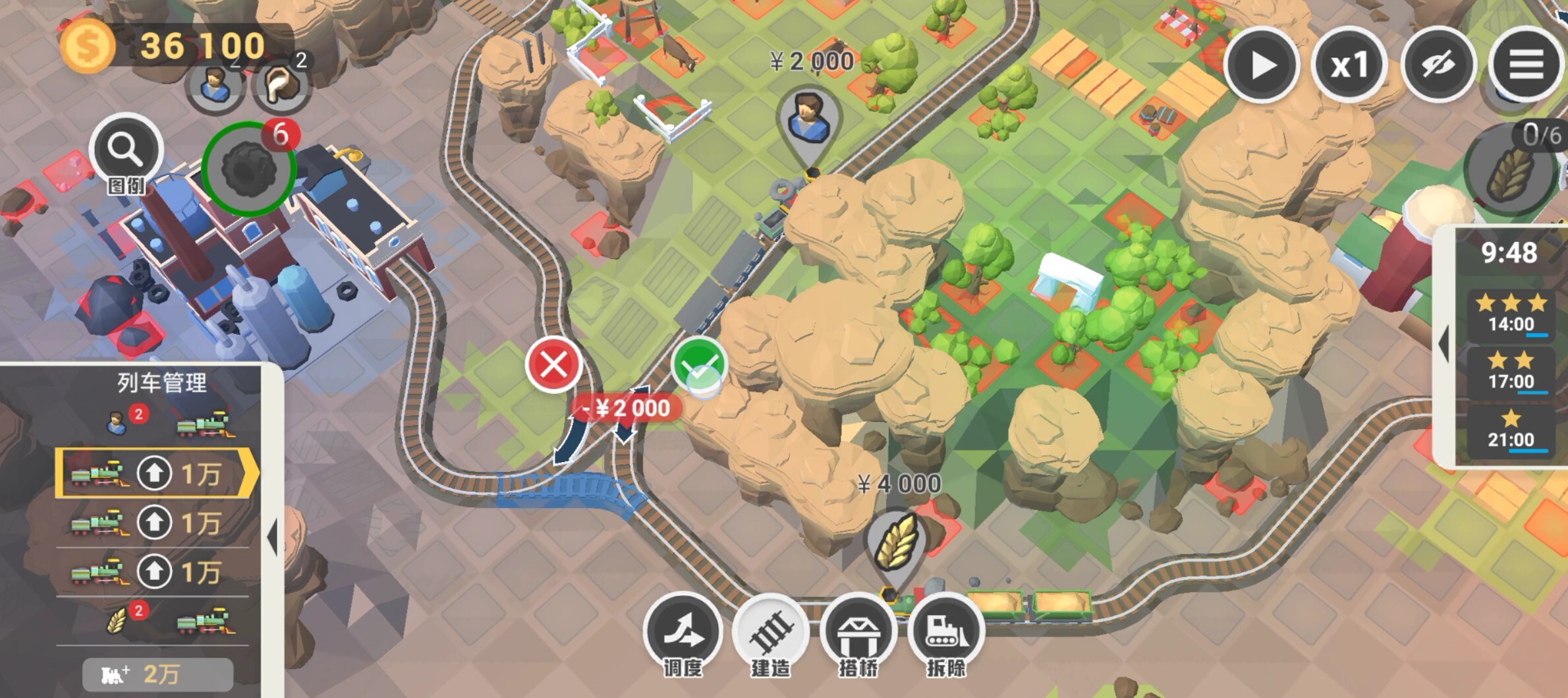Collapse the 列车管理 train panel

pyautogui.click(x=273, y=537)
